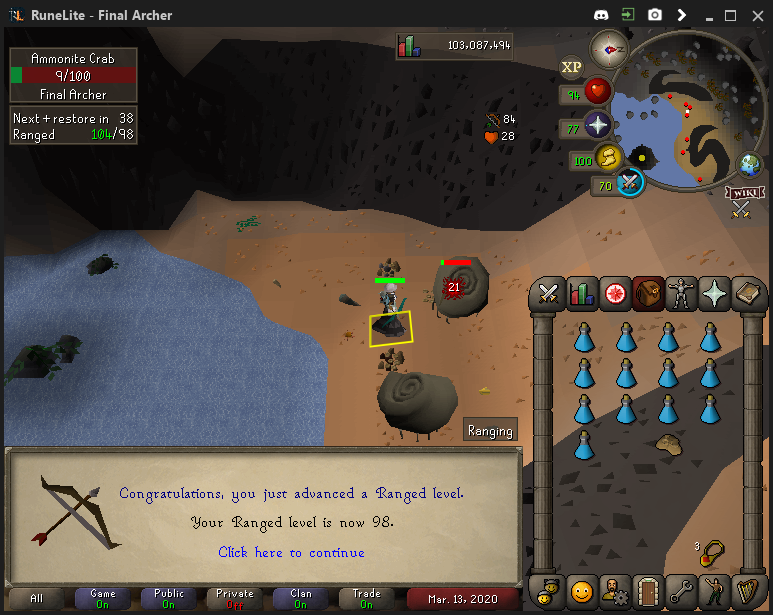Viewport: 773px width, 615px height.
Task: Open the Music player harp tab
Action: coord(747,588)
